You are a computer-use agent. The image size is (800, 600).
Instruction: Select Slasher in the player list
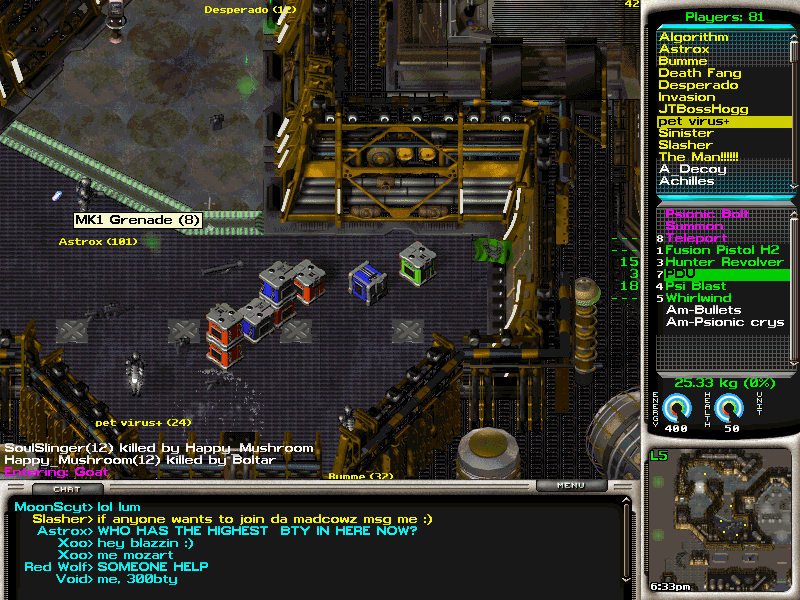click(x=685, y=145)
